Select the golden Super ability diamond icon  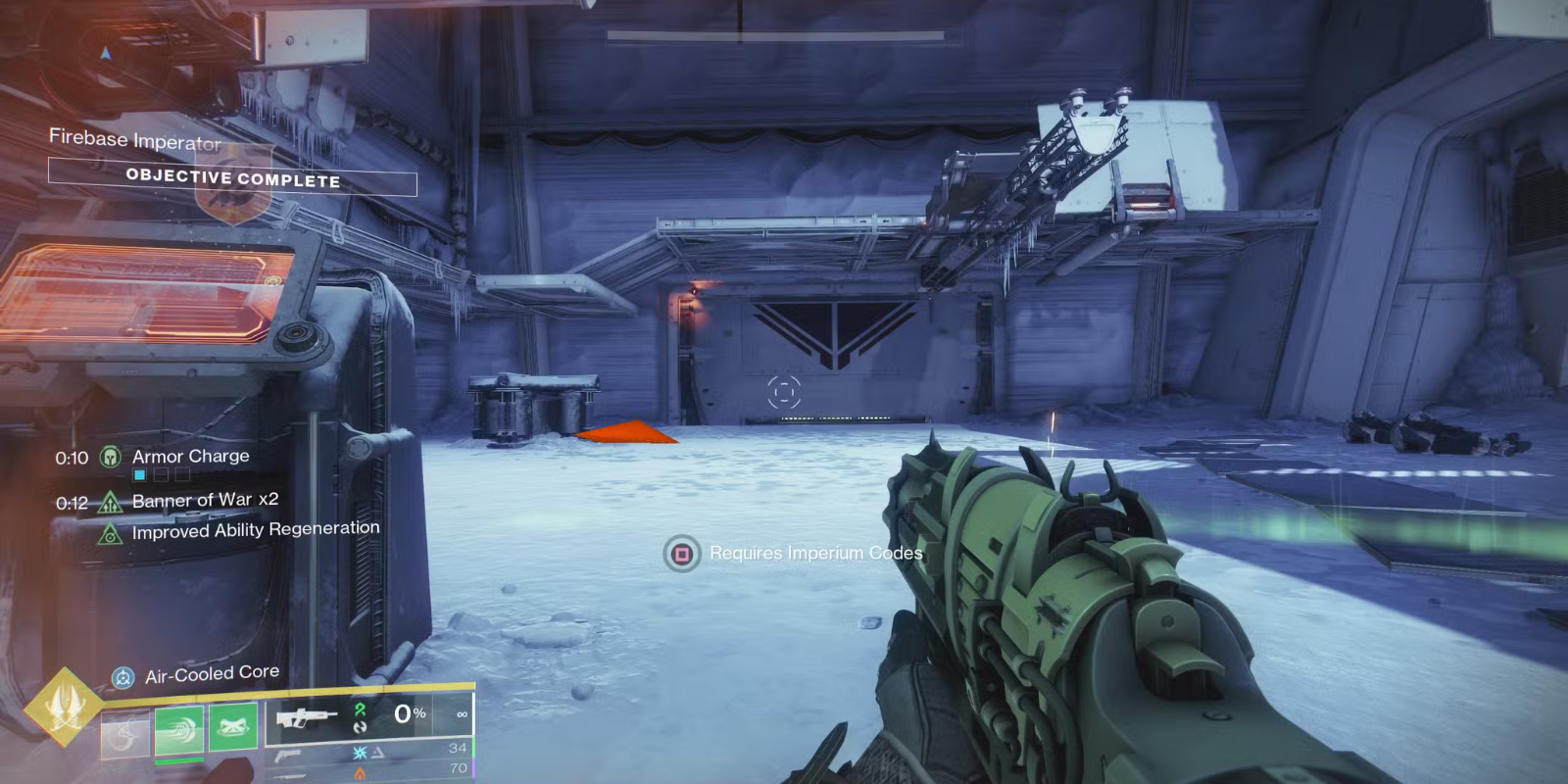tap(68, 702)
